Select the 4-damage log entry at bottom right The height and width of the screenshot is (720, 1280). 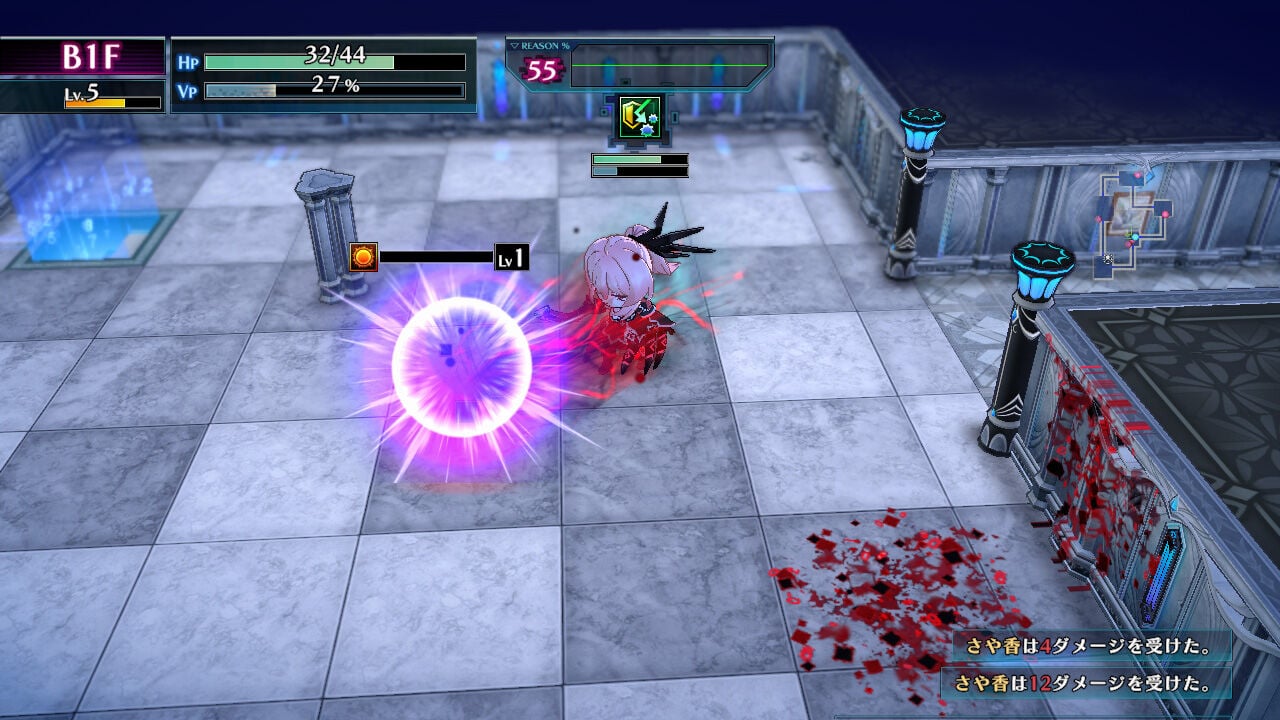[x=1090, y=650]
